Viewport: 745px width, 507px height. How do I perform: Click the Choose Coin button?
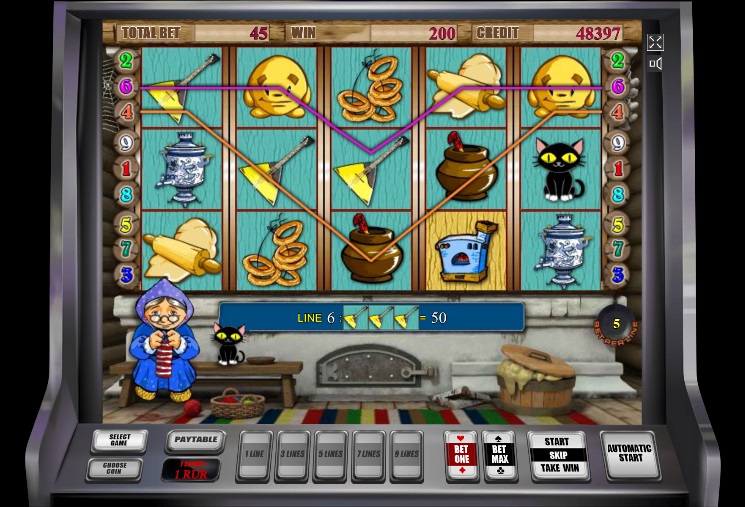pos(119,468)
